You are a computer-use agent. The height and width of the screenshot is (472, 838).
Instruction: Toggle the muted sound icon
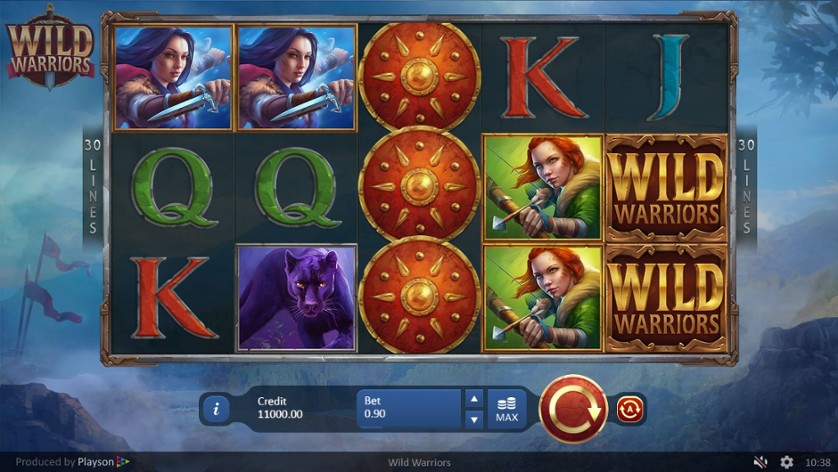(x=761, y=462)
